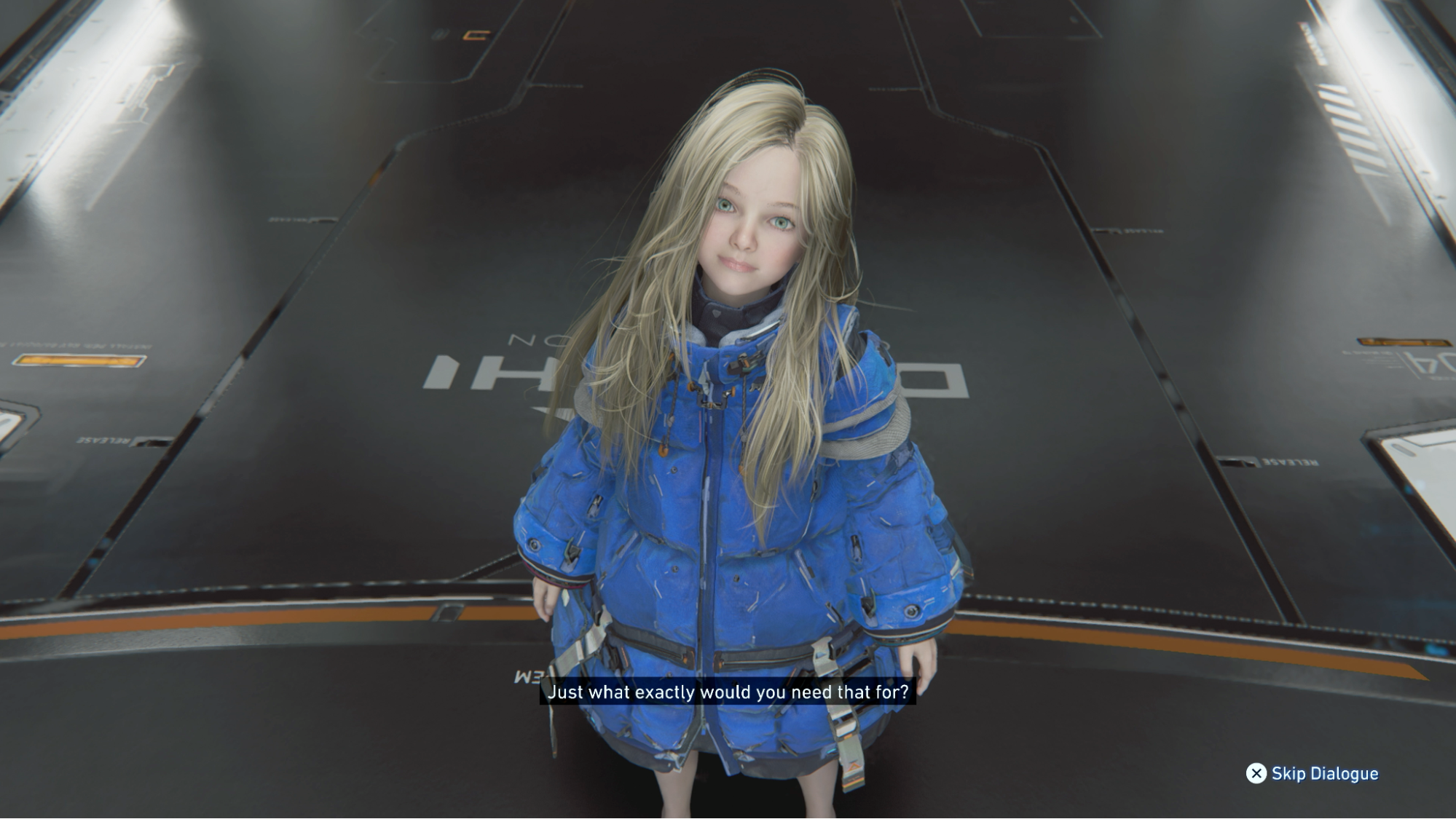Click the RELEASE label on right floor panel
This screenshot has width=1456, height=819.
[1289, 464]
